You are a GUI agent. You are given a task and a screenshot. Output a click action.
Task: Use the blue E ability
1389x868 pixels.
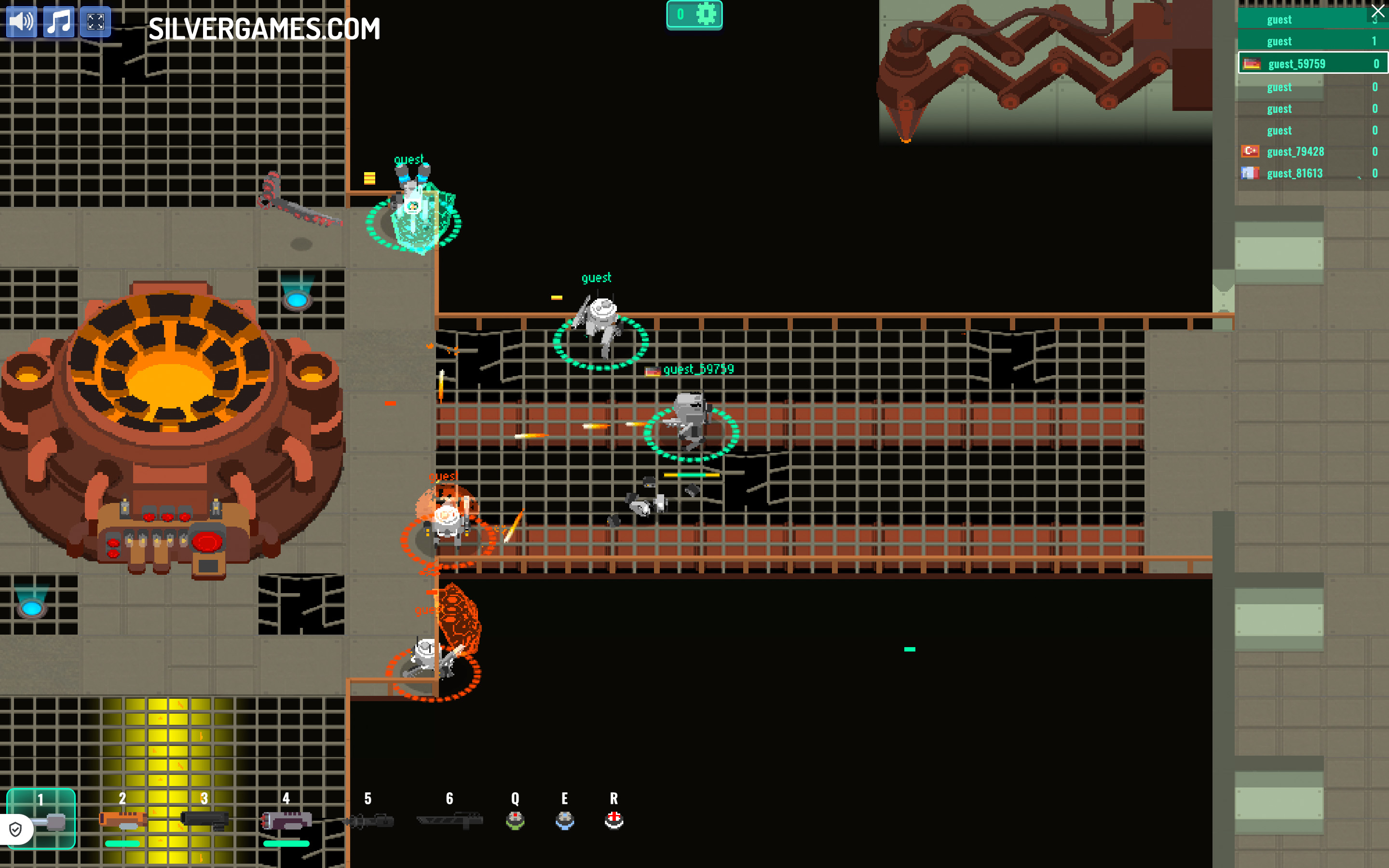(565, 820)
